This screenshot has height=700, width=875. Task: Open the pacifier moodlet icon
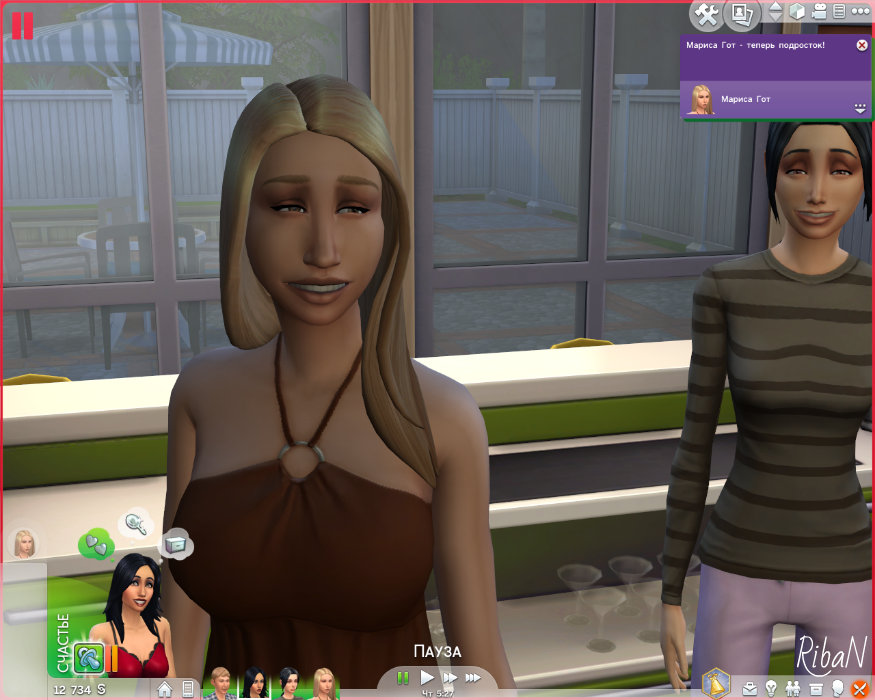pyautogui.click(x=88, y=659)
